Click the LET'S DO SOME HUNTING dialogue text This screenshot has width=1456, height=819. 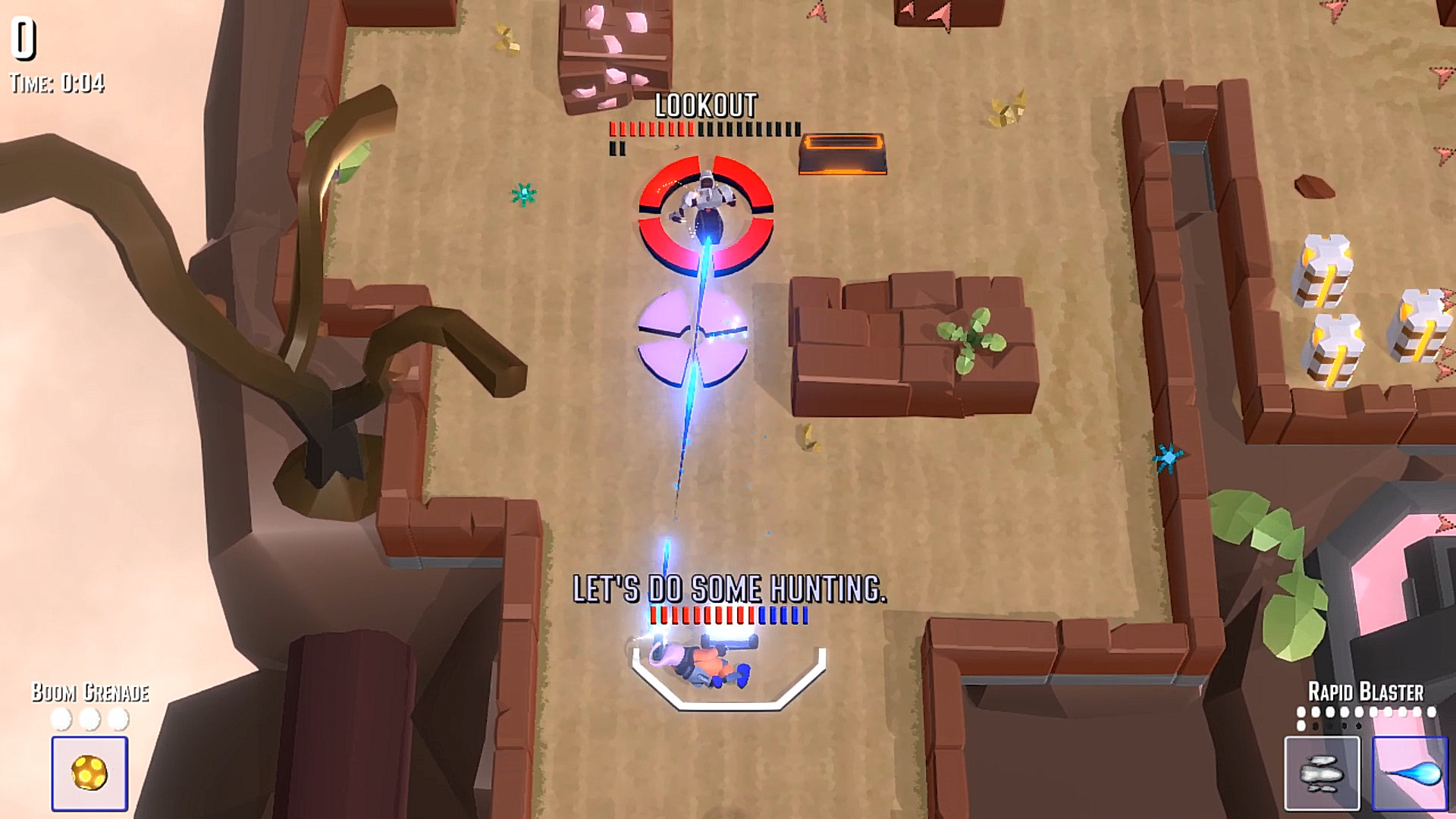pyautogui.click(x=730, y=586)
